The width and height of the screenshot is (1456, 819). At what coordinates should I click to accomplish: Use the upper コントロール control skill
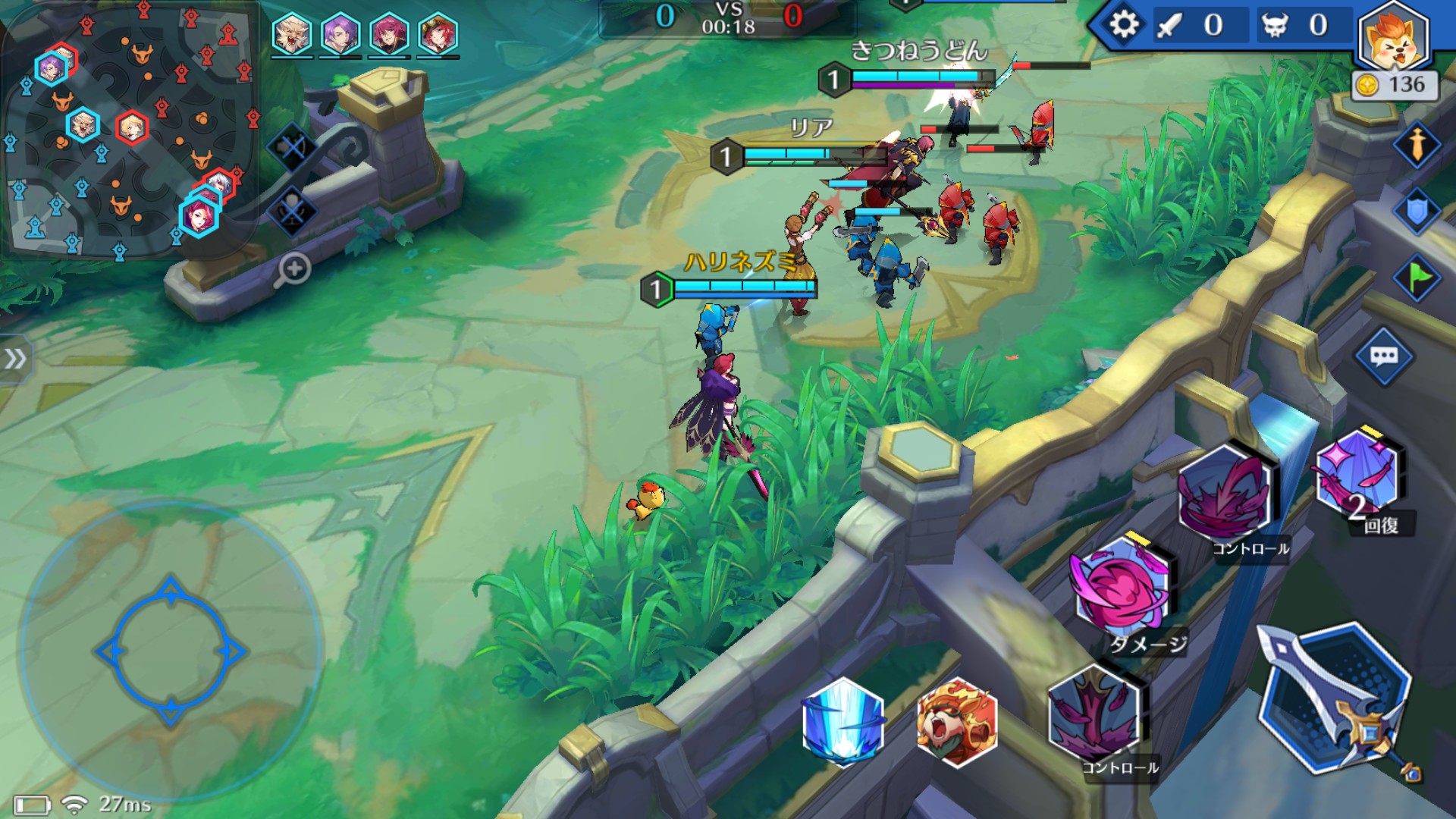1225,494
